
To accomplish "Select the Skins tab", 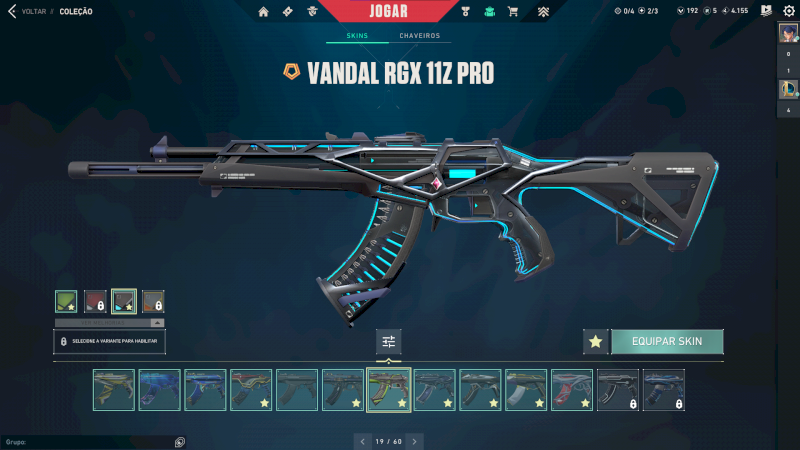I will (357, 36).
